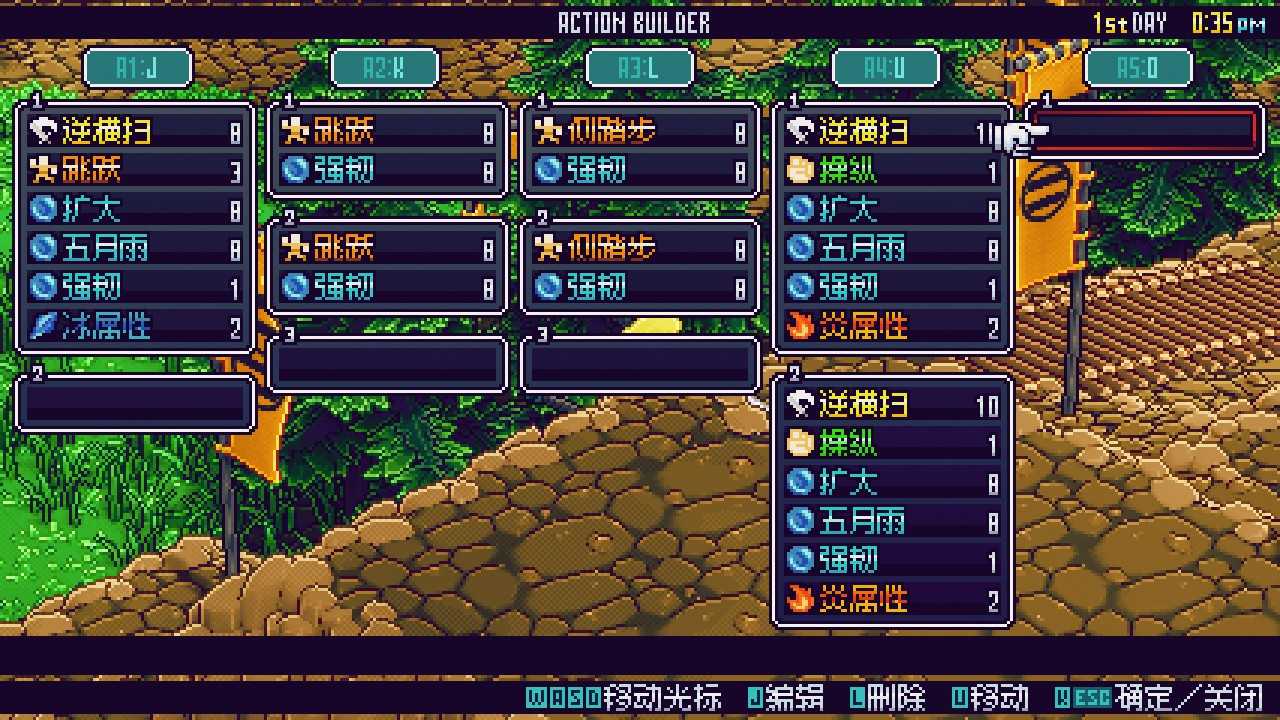The height and width of the screenshot is (720, 1280).
Task: Select the 逆横扫 claw icon under A4
Action: (802, 131)
